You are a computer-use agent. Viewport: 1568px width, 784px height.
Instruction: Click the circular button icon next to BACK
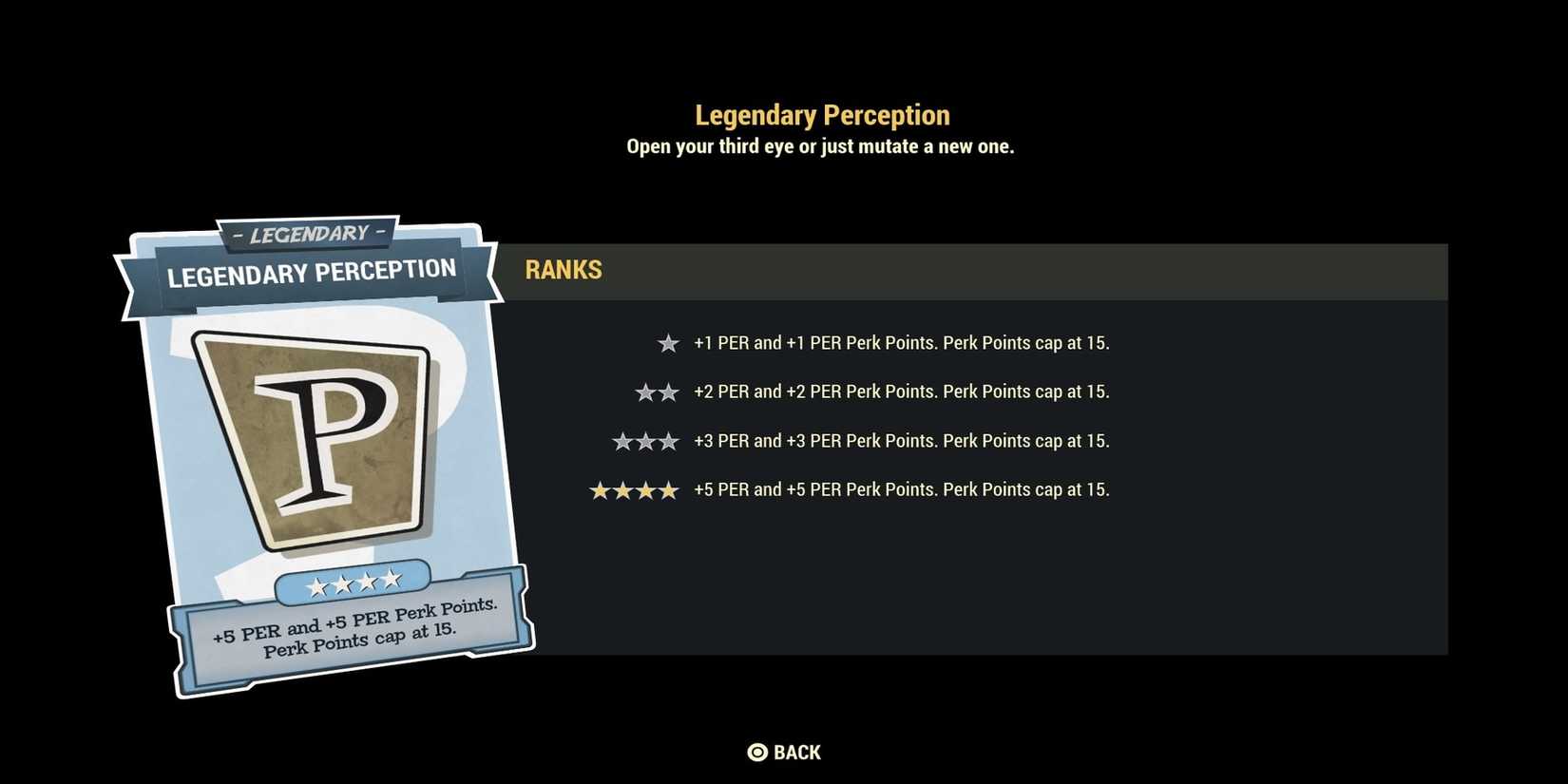pyautogui.click(x=756, y=752)
